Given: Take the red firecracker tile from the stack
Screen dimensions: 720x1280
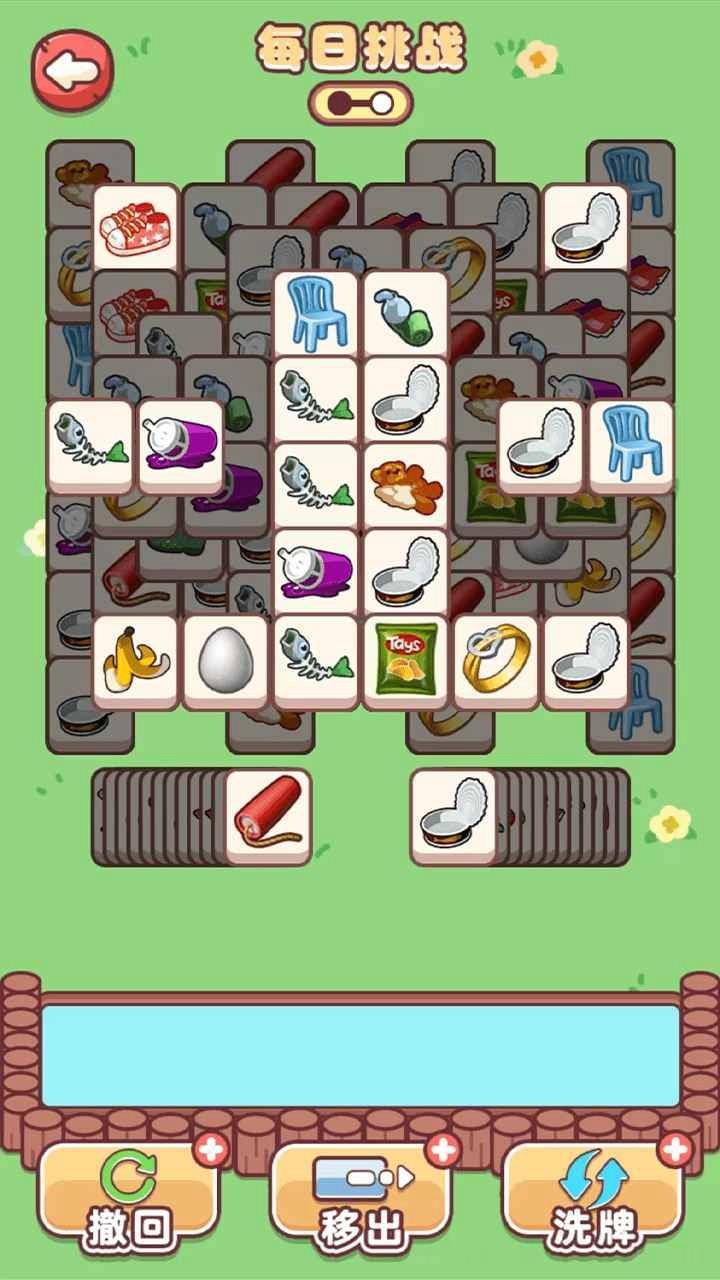Looking at the screenshot, I should click(x=267, y=815).
